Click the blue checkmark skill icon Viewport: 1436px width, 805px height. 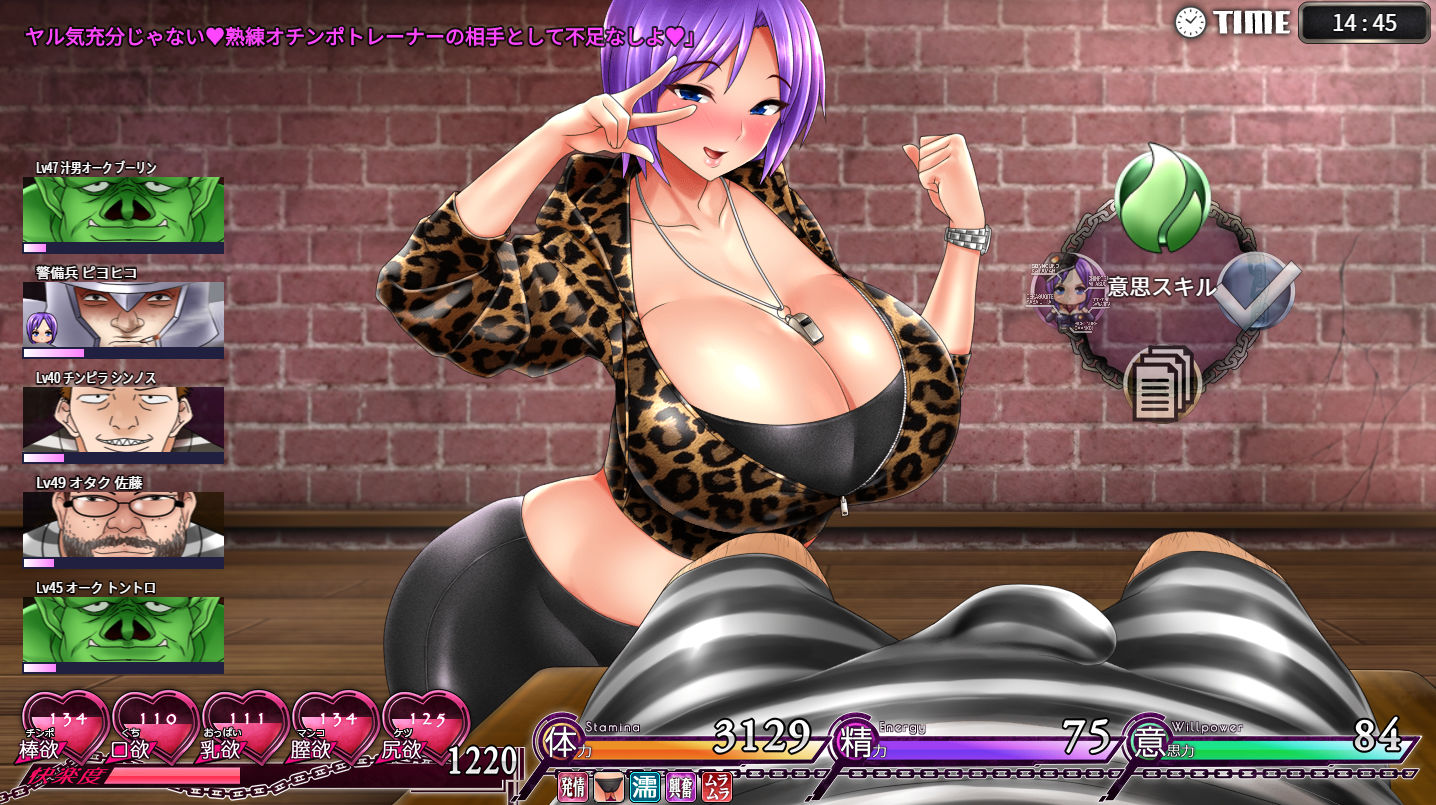[x=1261, y=291]
